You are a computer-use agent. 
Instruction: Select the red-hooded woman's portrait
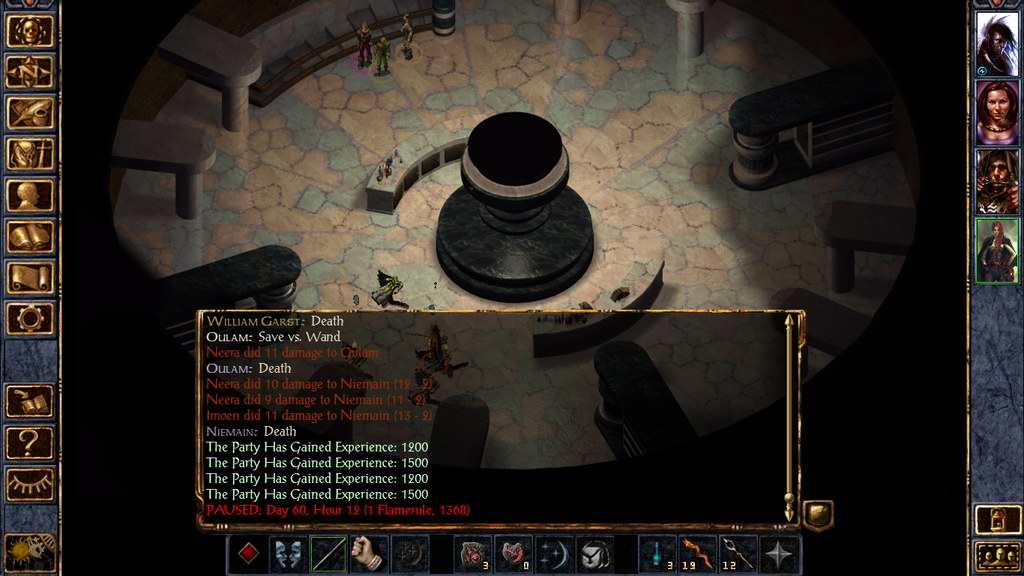[997, 112]
